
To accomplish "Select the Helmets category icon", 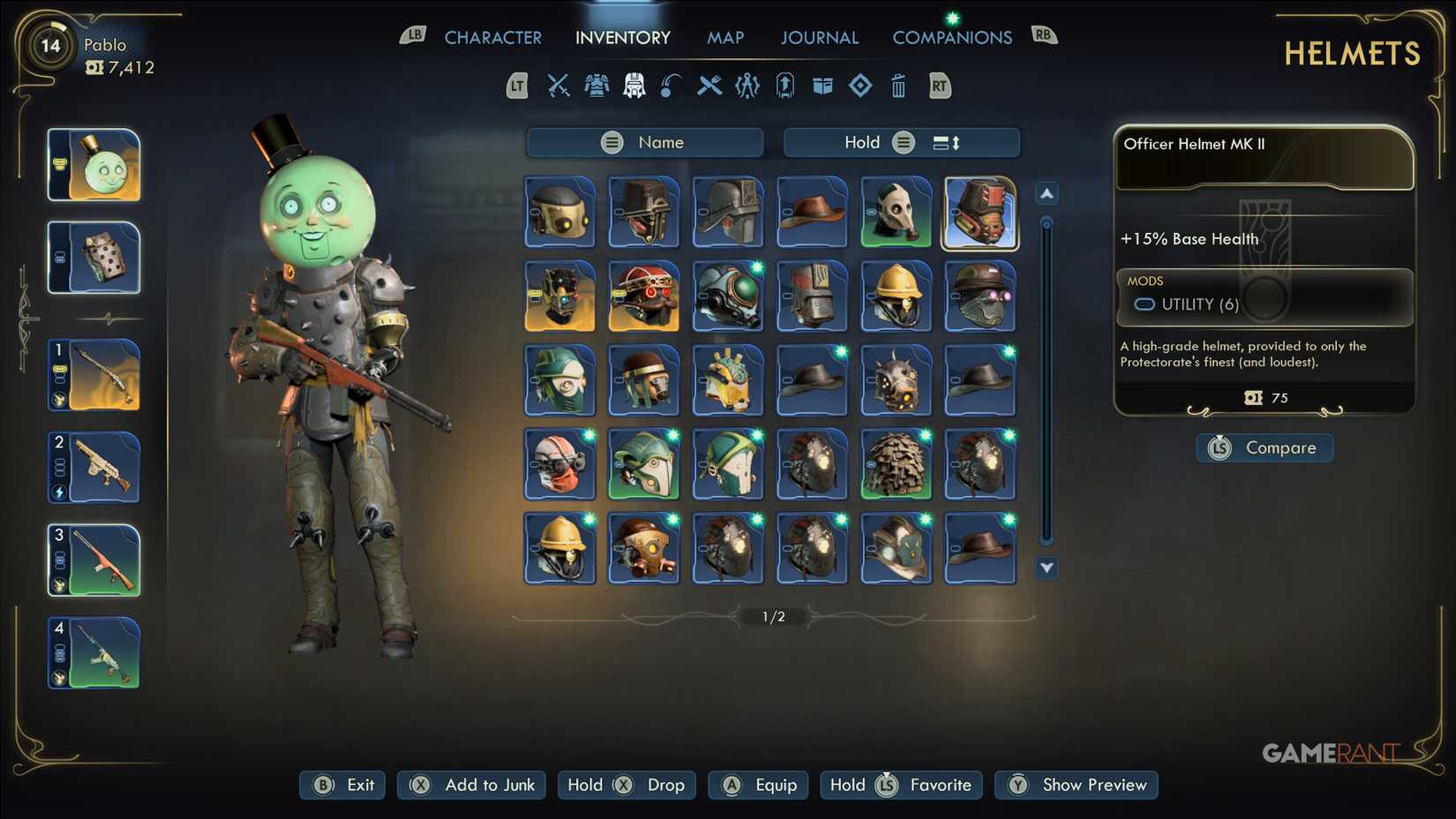I will tap(633, 86).
